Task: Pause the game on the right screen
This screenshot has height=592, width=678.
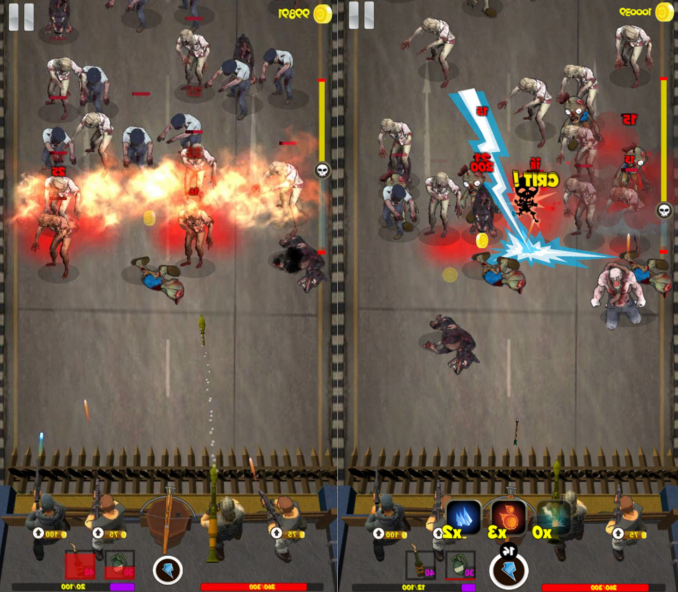Action: tap(362, 15)
